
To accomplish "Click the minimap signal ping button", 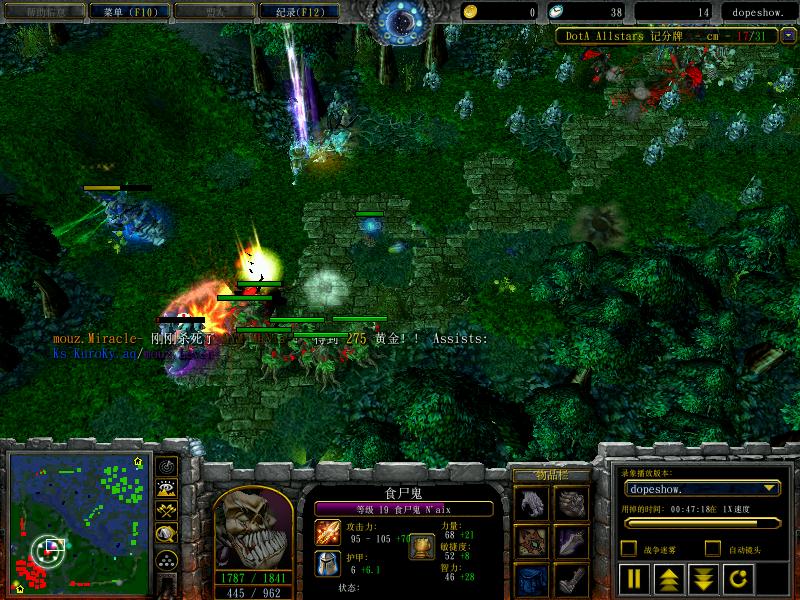I will point(167,467).
